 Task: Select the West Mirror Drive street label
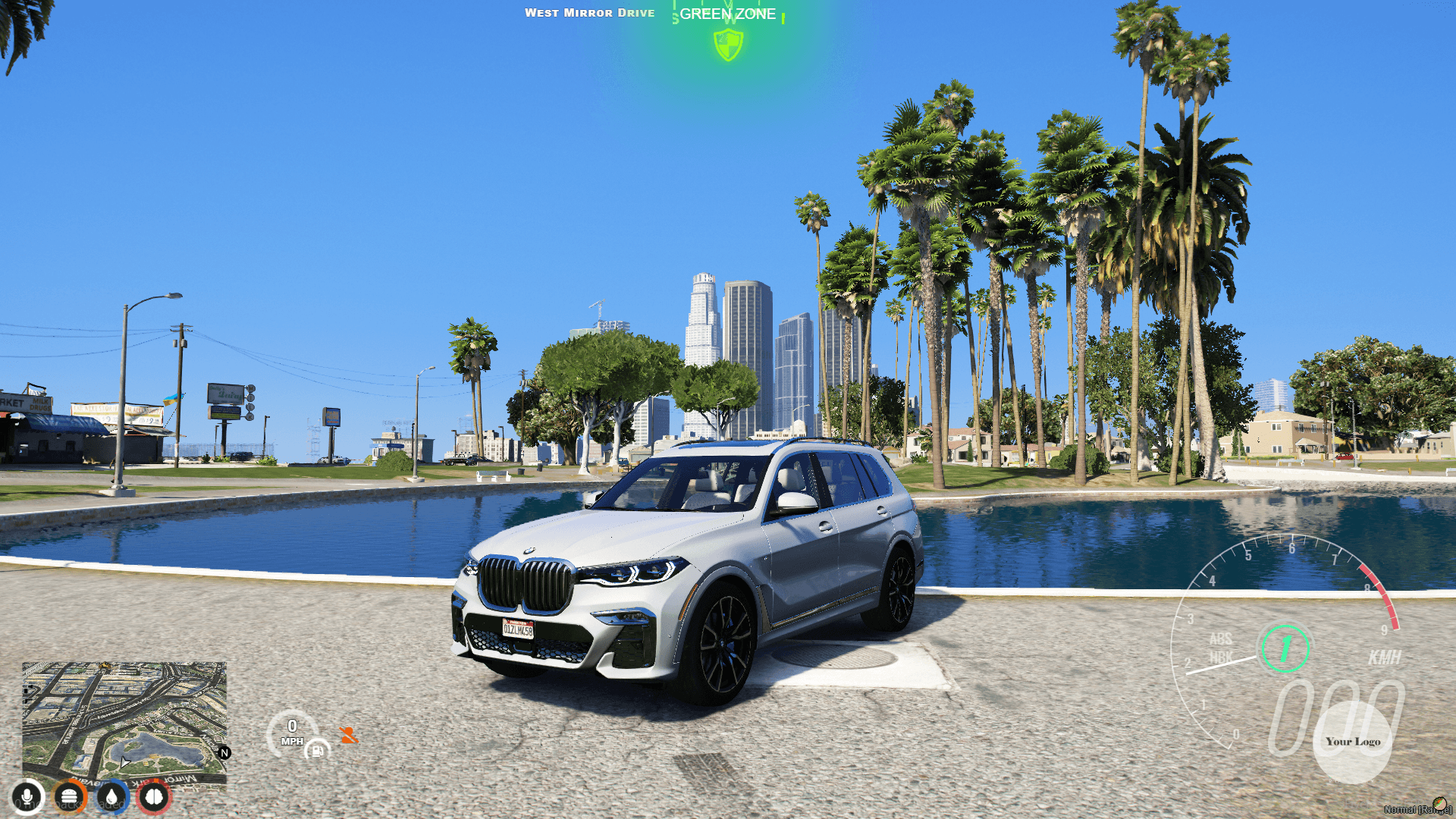(x=591, y=12)
